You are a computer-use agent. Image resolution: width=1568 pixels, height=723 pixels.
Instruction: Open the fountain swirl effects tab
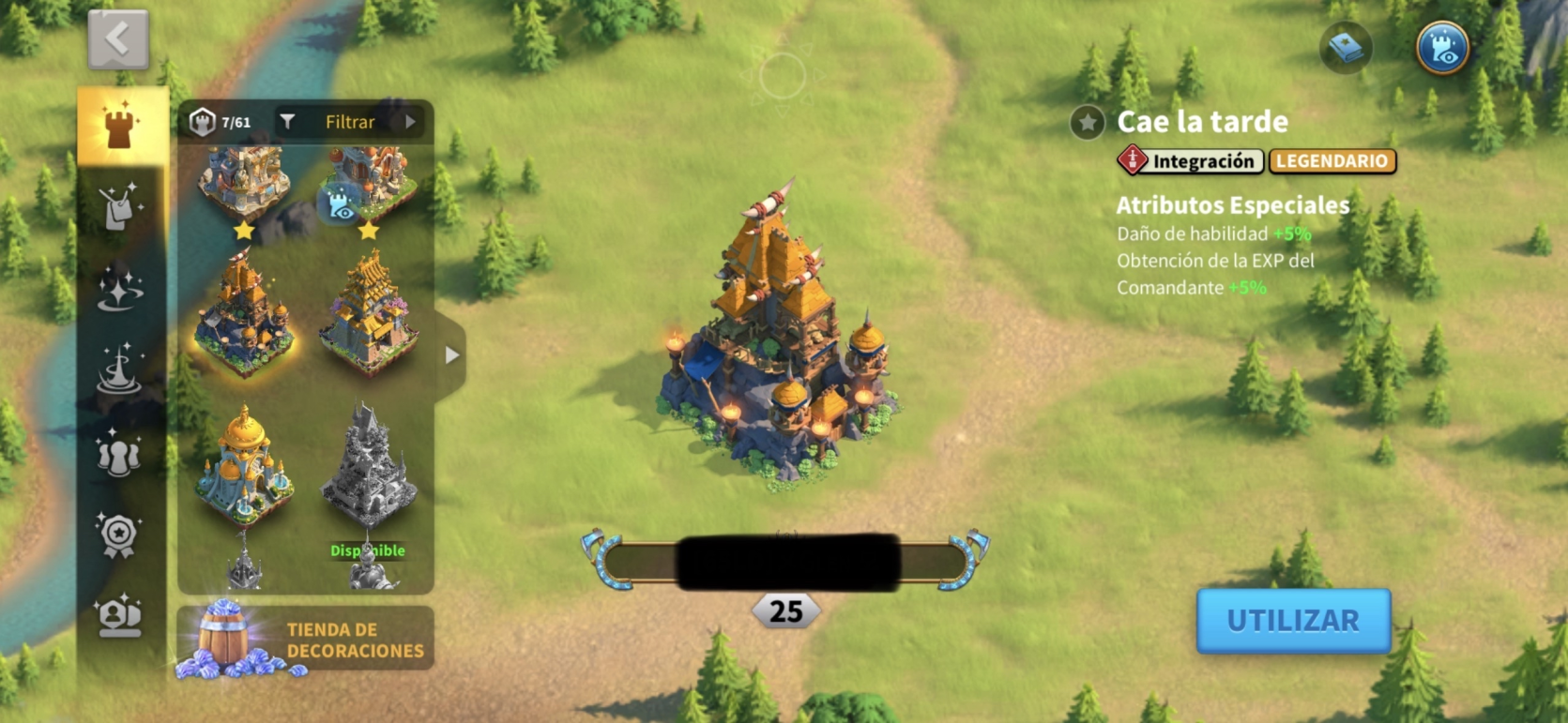coord(120,369)
